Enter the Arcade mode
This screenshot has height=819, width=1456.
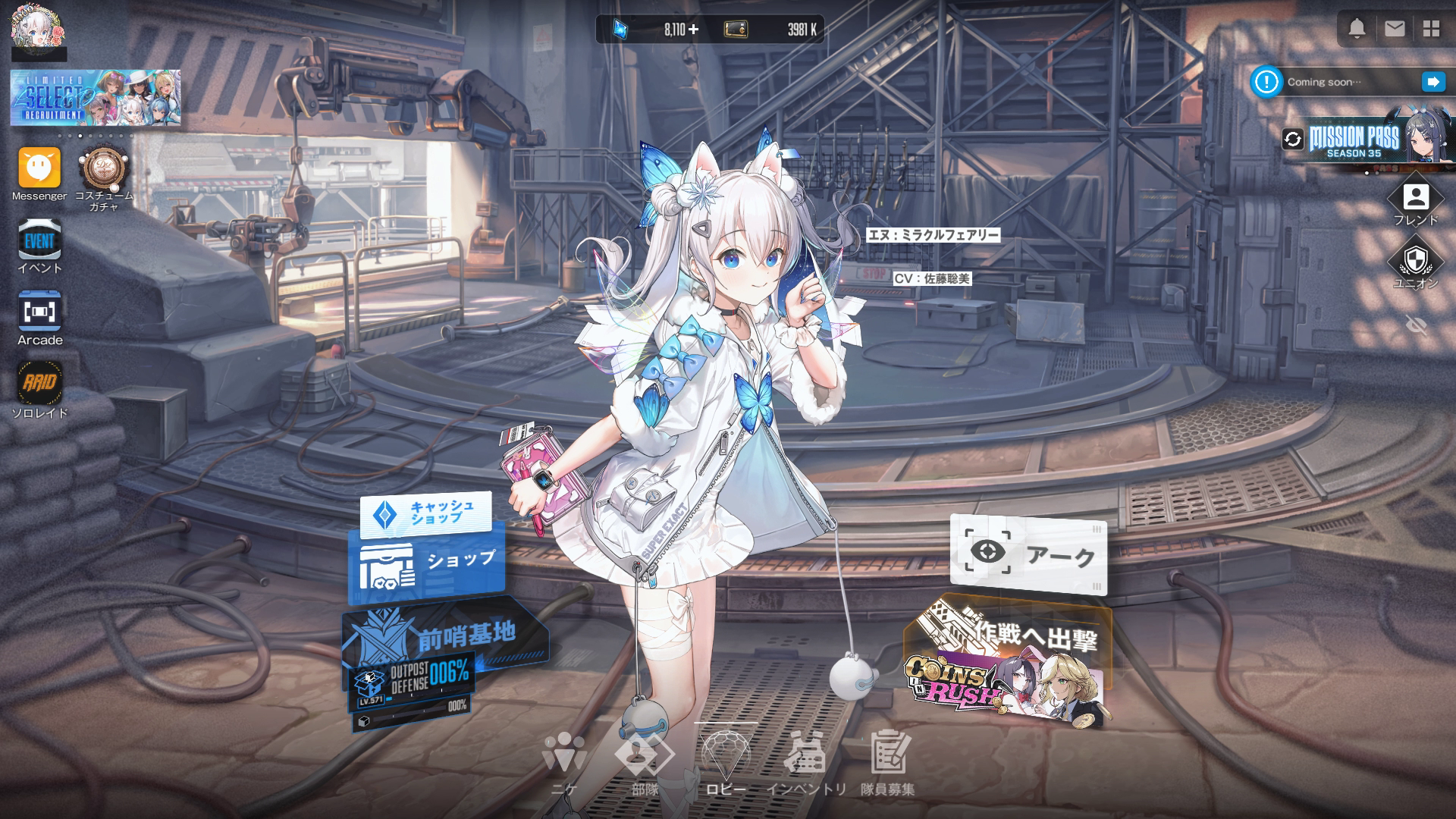[x=39, y=312]
